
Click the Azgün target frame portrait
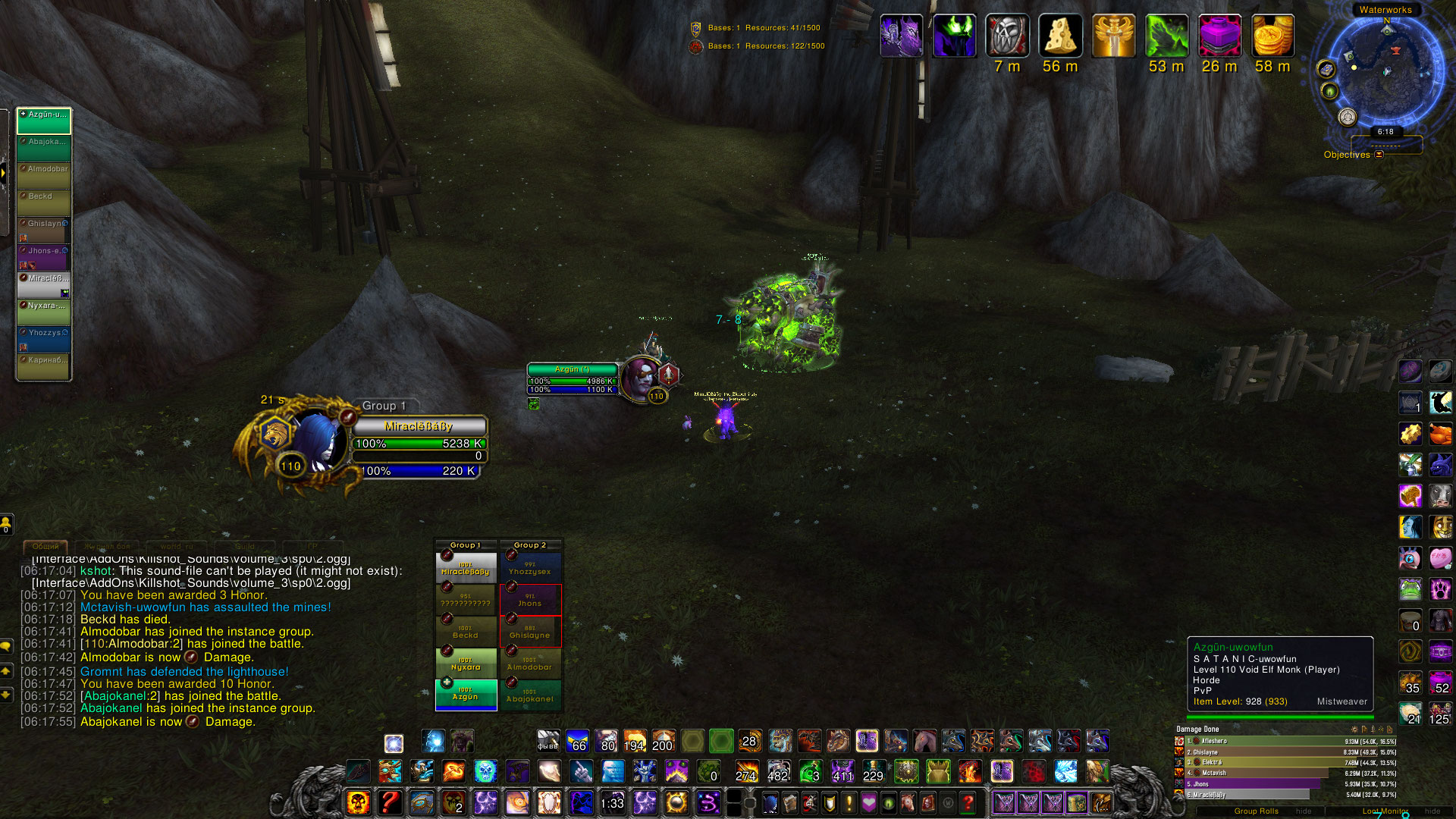click(641, 378)
